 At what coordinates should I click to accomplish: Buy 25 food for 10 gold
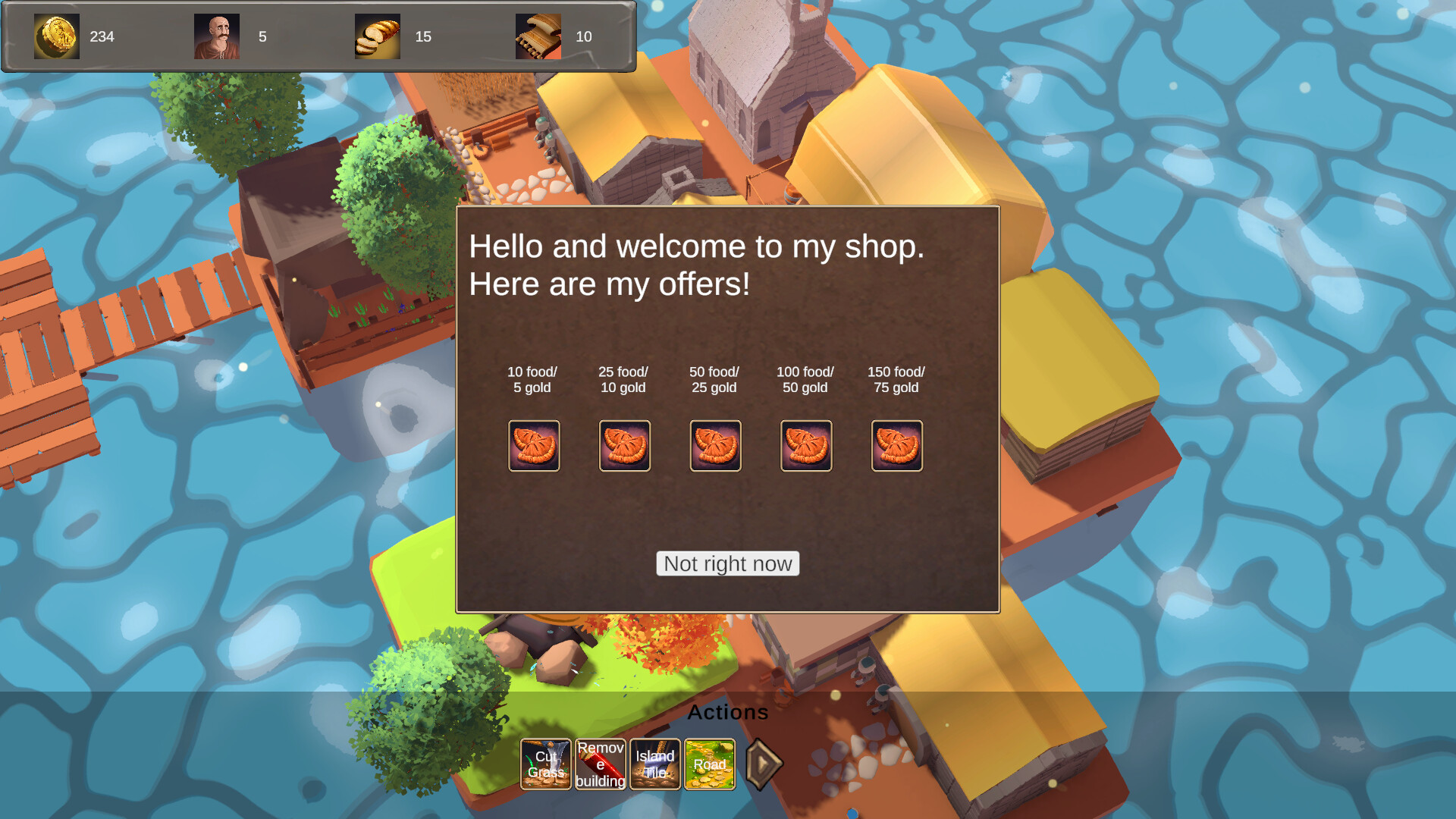tap(625, 446)
